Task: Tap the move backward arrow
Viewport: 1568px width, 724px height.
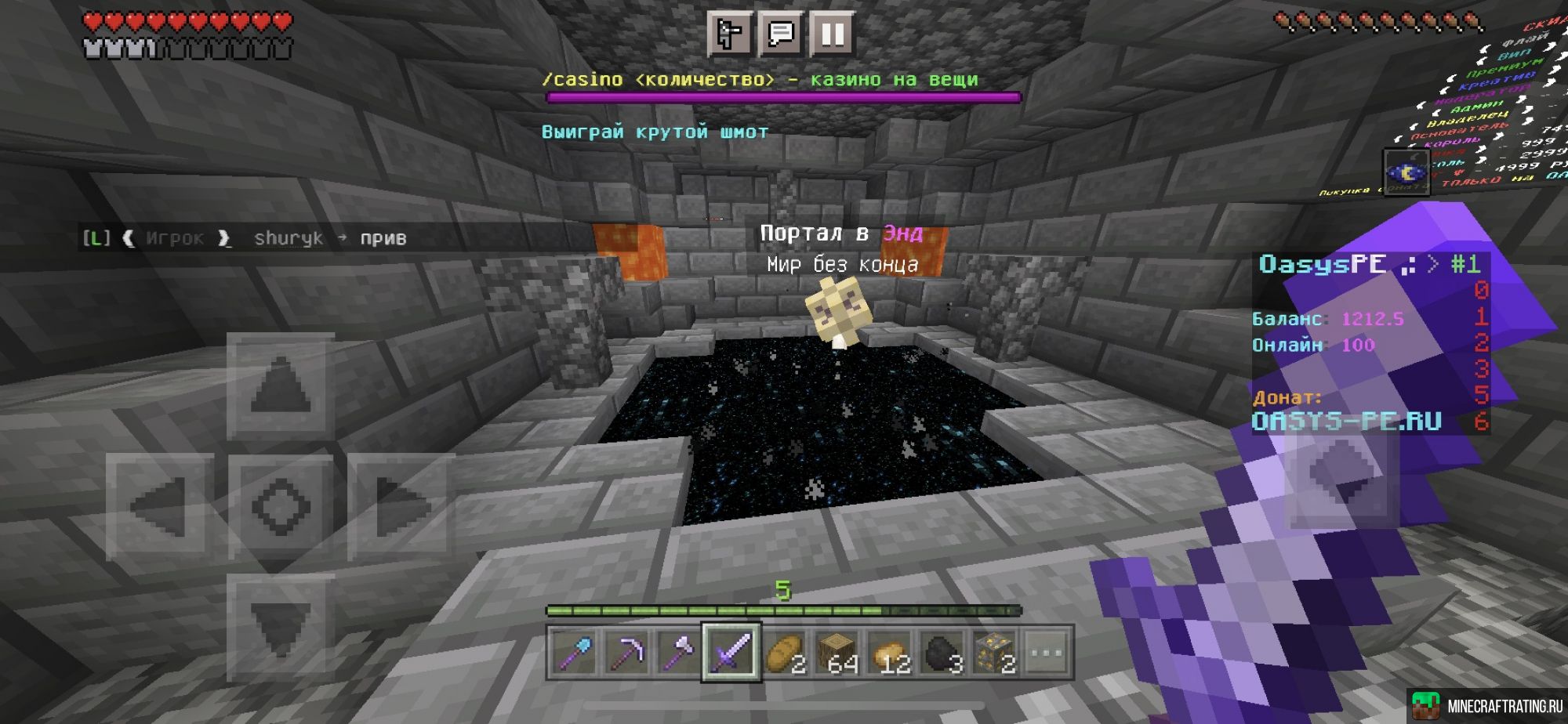Action: (281, 627)
